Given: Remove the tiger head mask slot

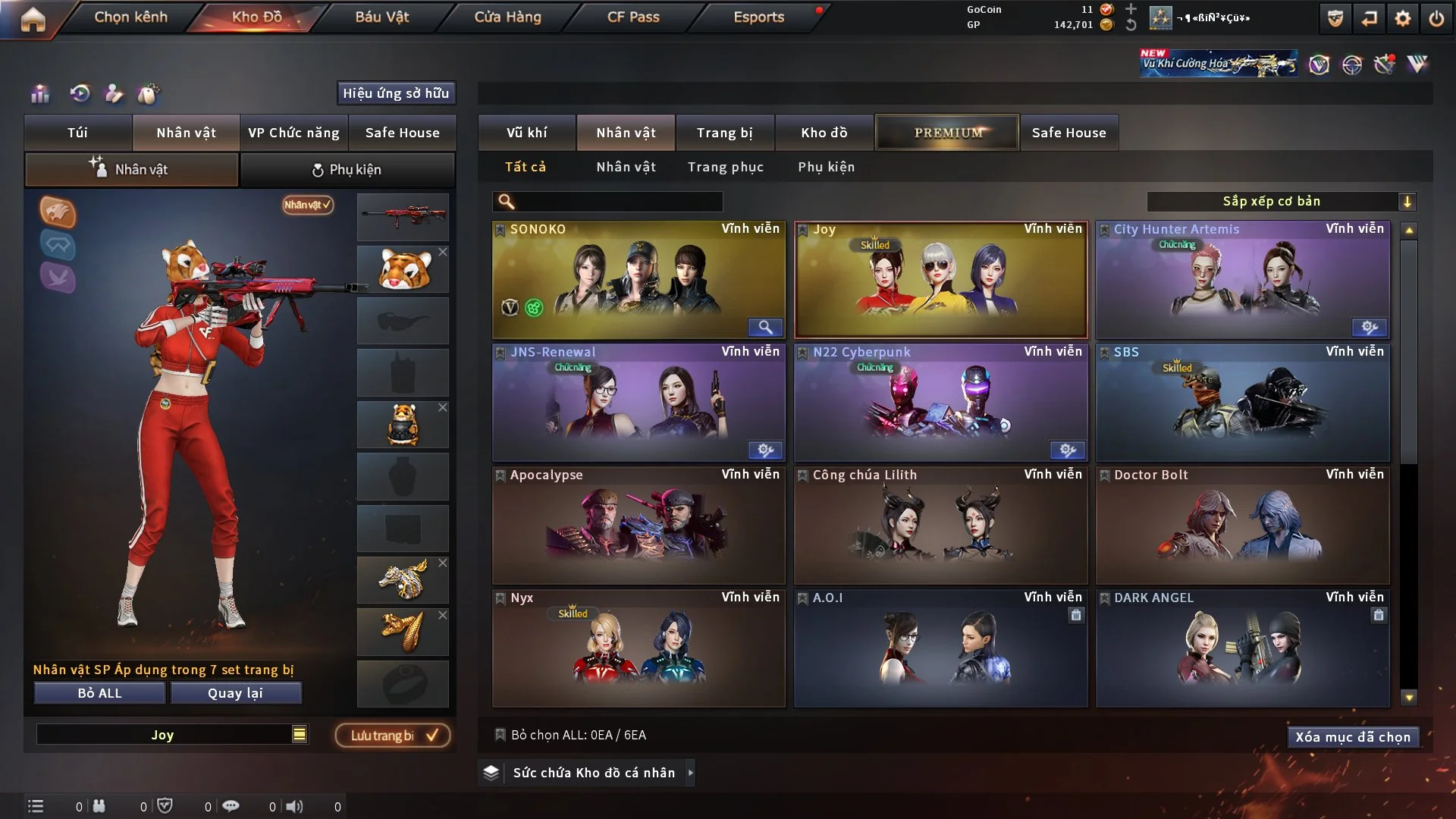Looking at the screenshot, I should click(443, 252).
